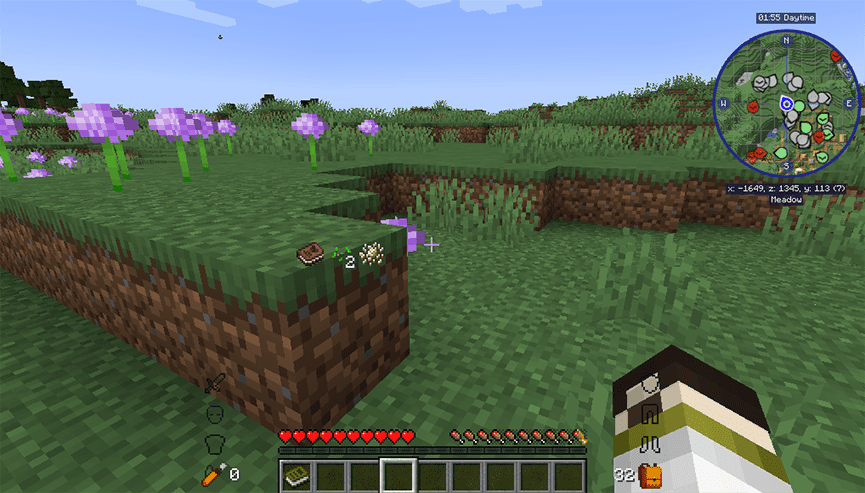Click the N compass marker on minimap
865x493 pixels.
click(x=787, y=41)
